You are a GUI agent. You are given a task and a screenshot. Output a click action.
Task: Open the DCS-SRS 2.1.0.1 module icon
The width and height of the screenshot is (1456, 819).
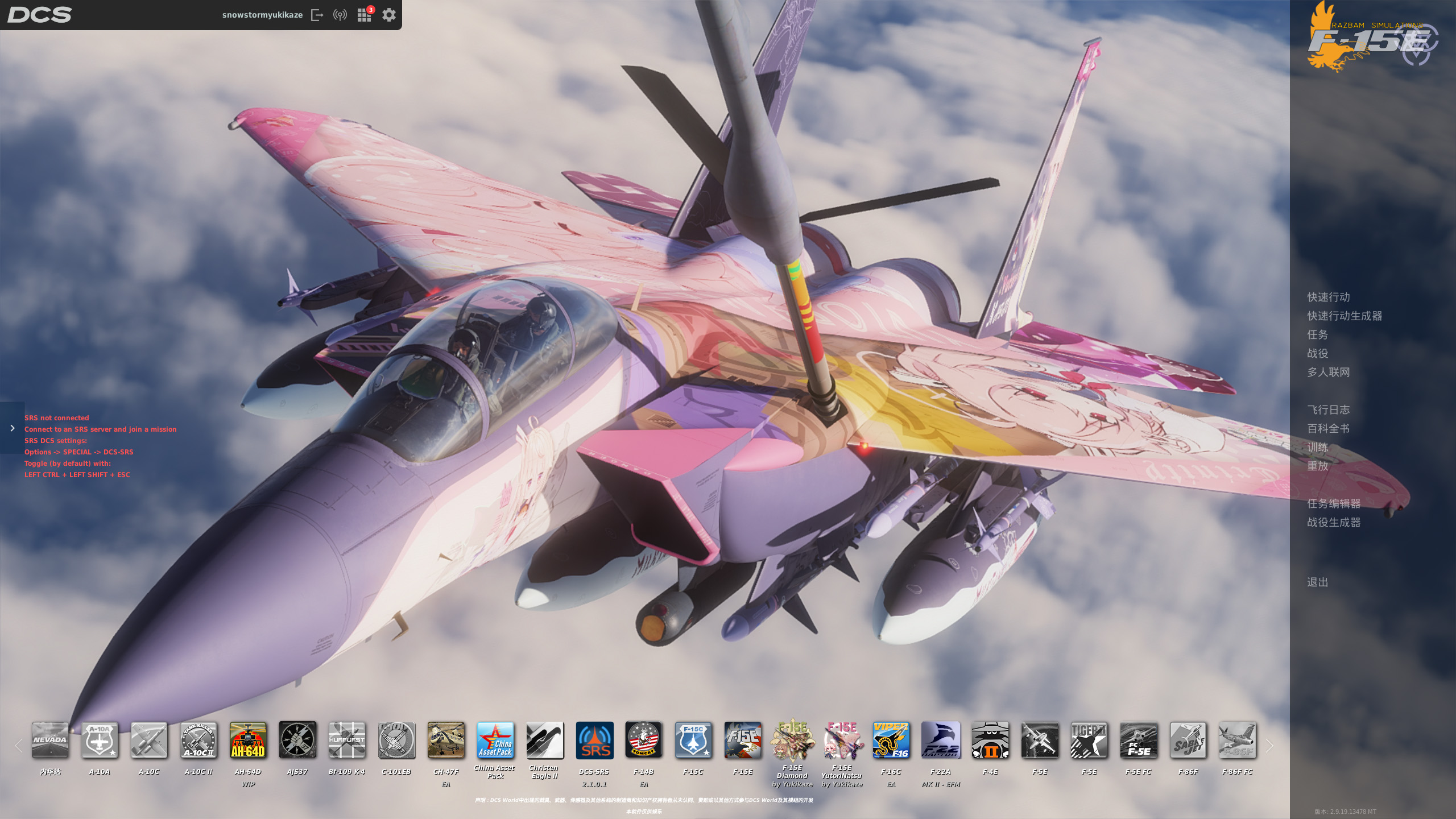(x=594, y=741)
